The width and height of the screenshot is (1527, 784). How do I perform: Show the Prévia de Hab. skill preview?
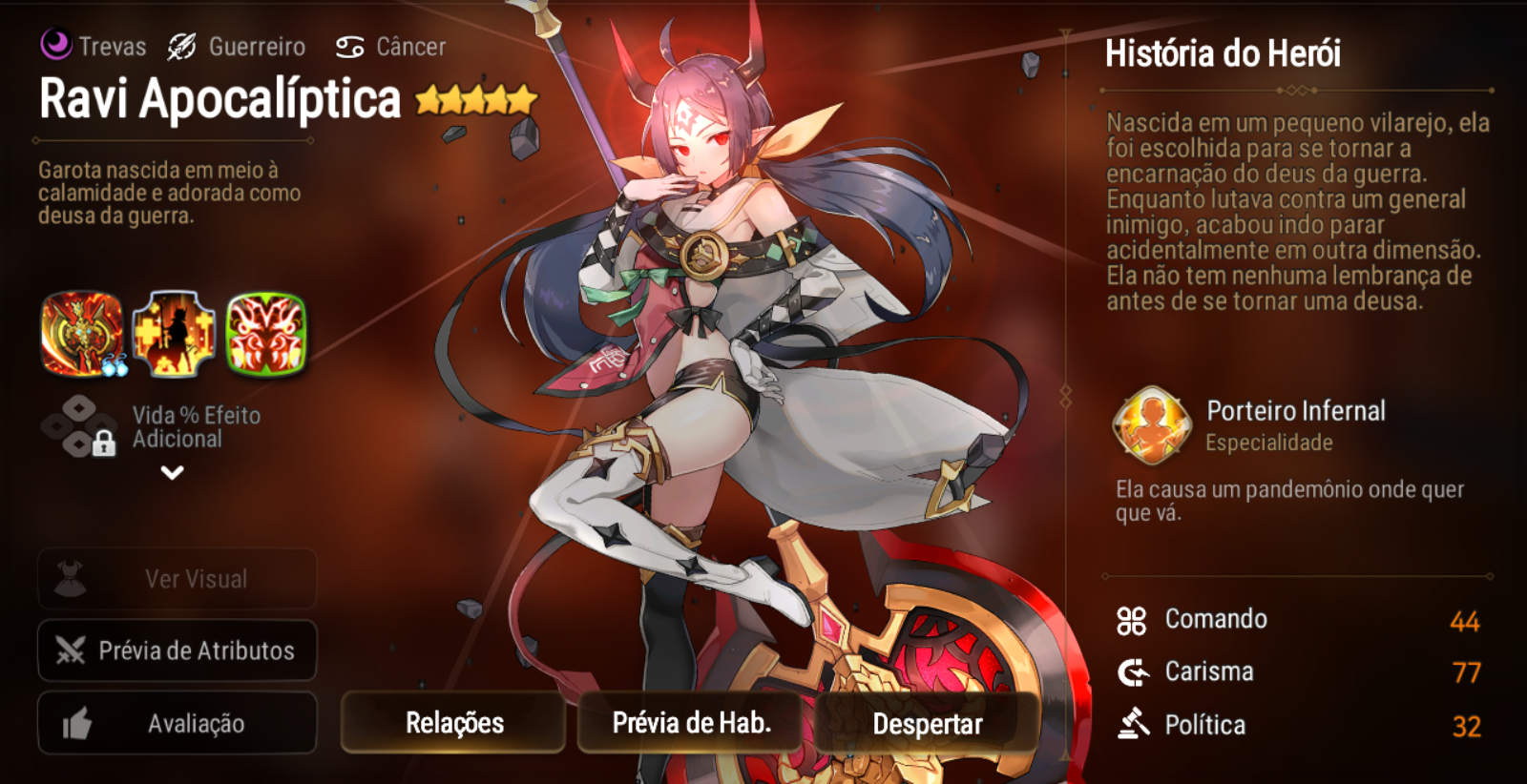click(691, 723)
